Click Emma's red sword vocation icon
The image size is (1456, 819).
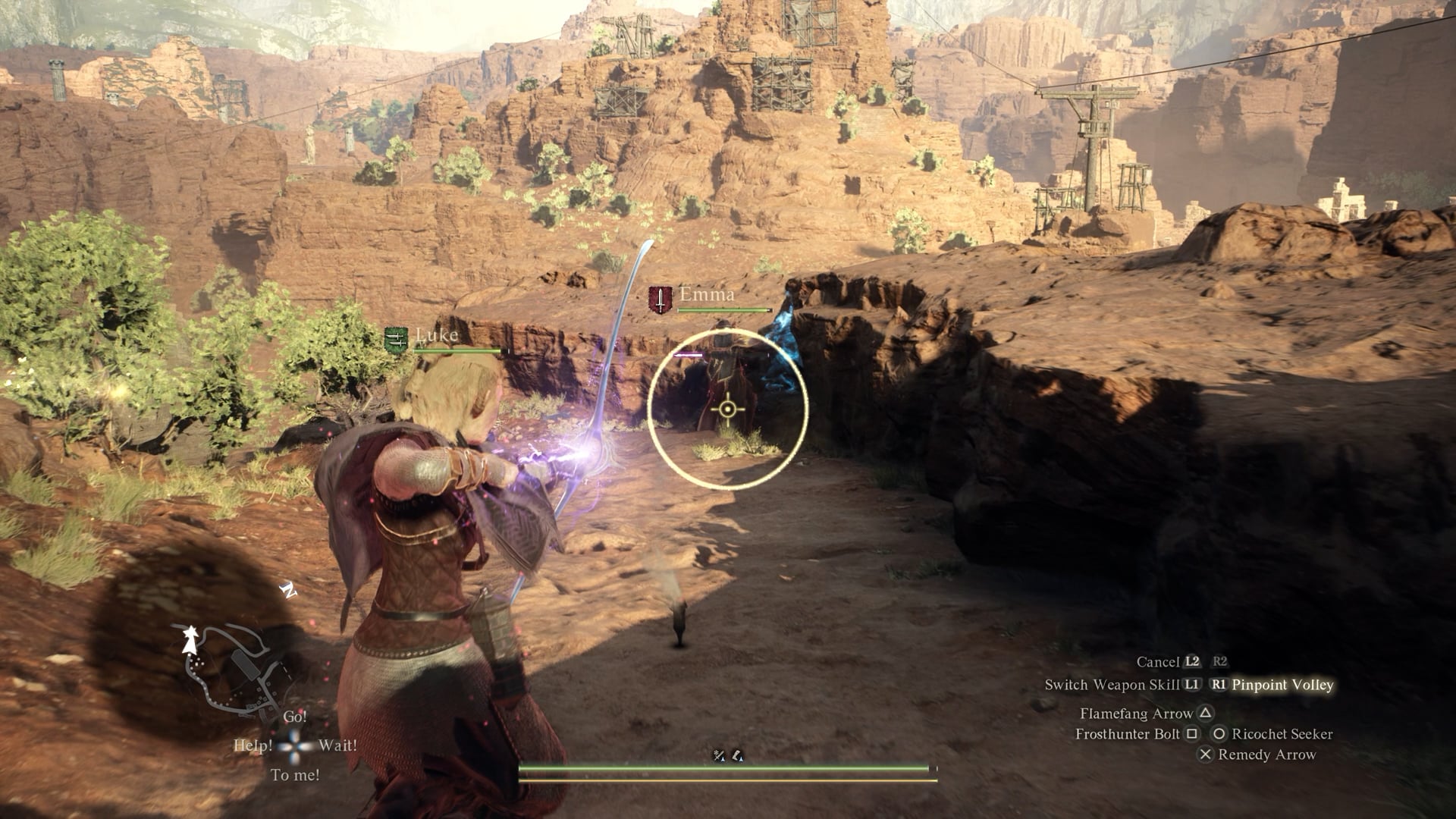pos(661,300)
